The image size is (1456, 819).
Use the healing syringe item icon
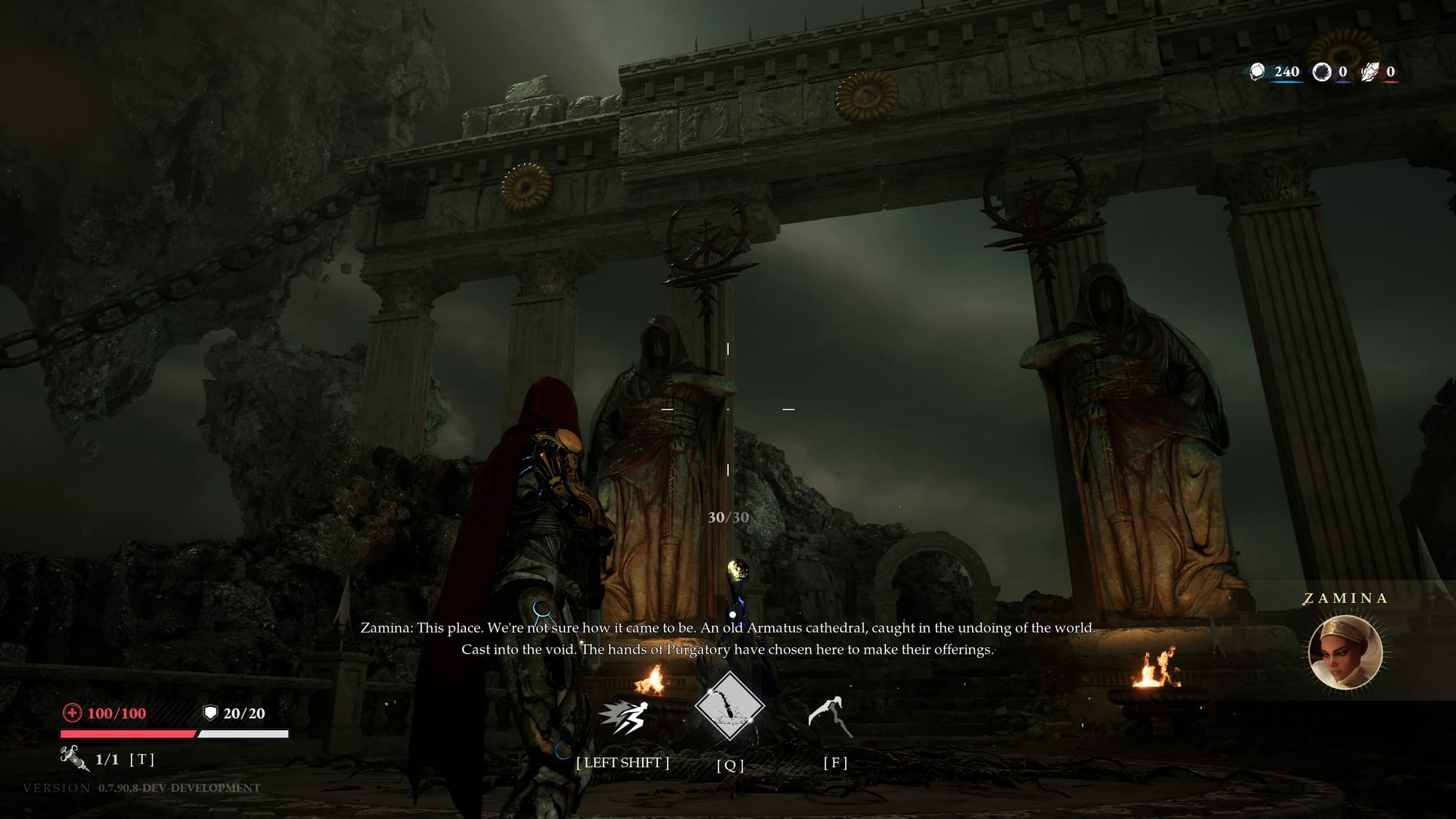74,758
